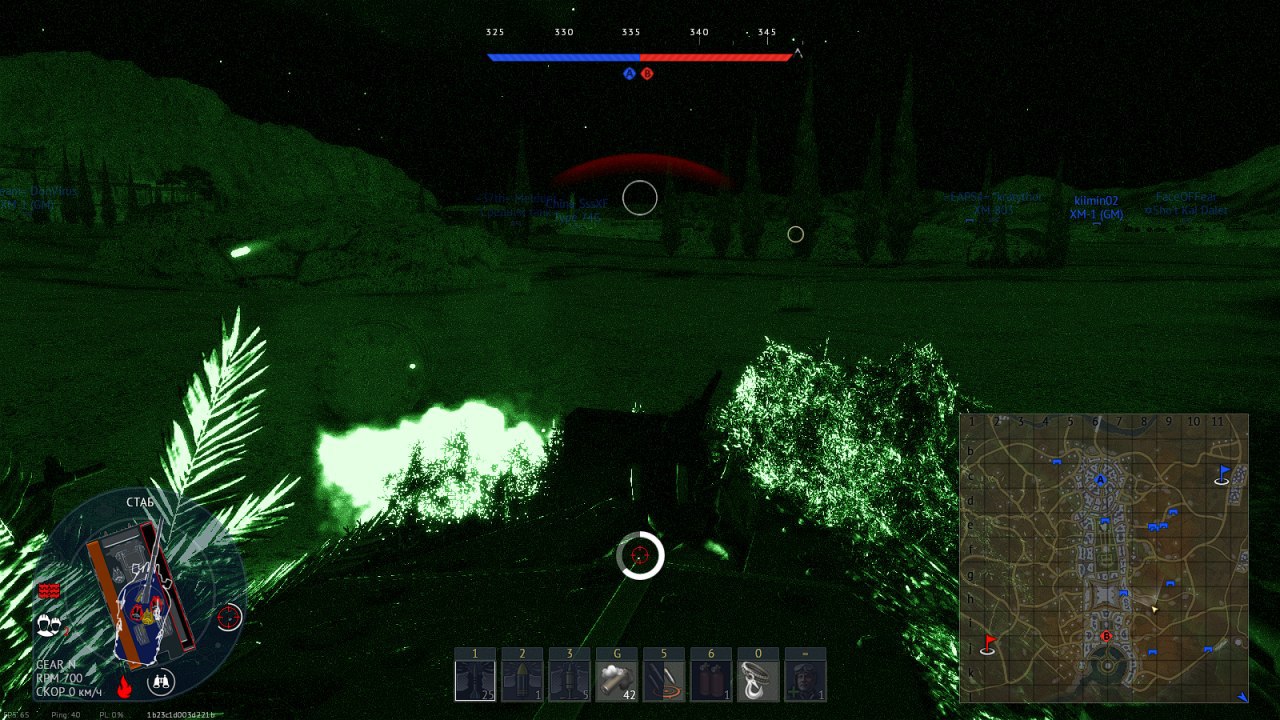The image size is (1280, 720).
Task: Choose the third shell slot with 5 rounds
Action: tap(569, 676)
